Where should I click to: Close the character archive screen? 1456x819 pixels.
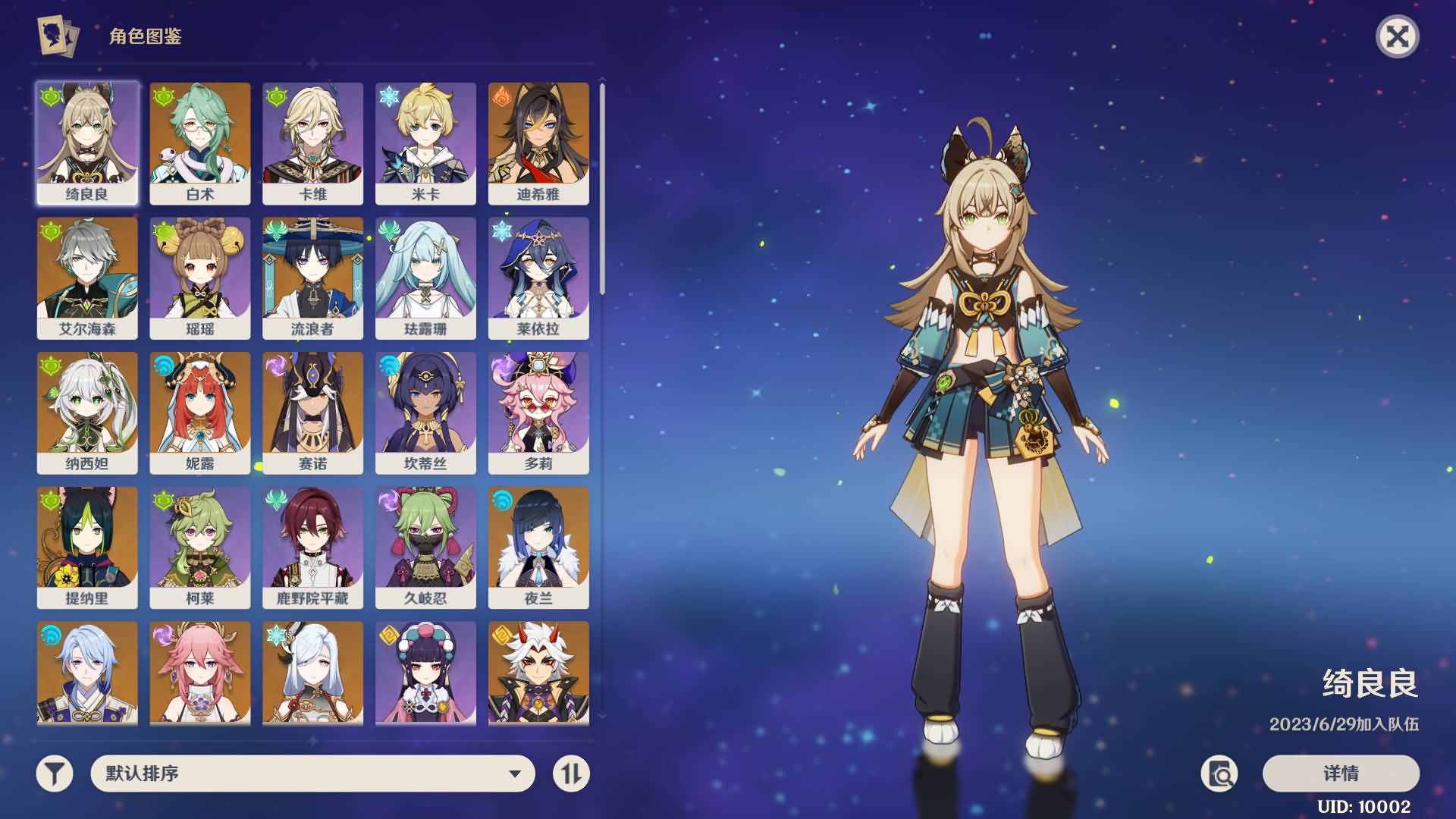[1397, 36]
